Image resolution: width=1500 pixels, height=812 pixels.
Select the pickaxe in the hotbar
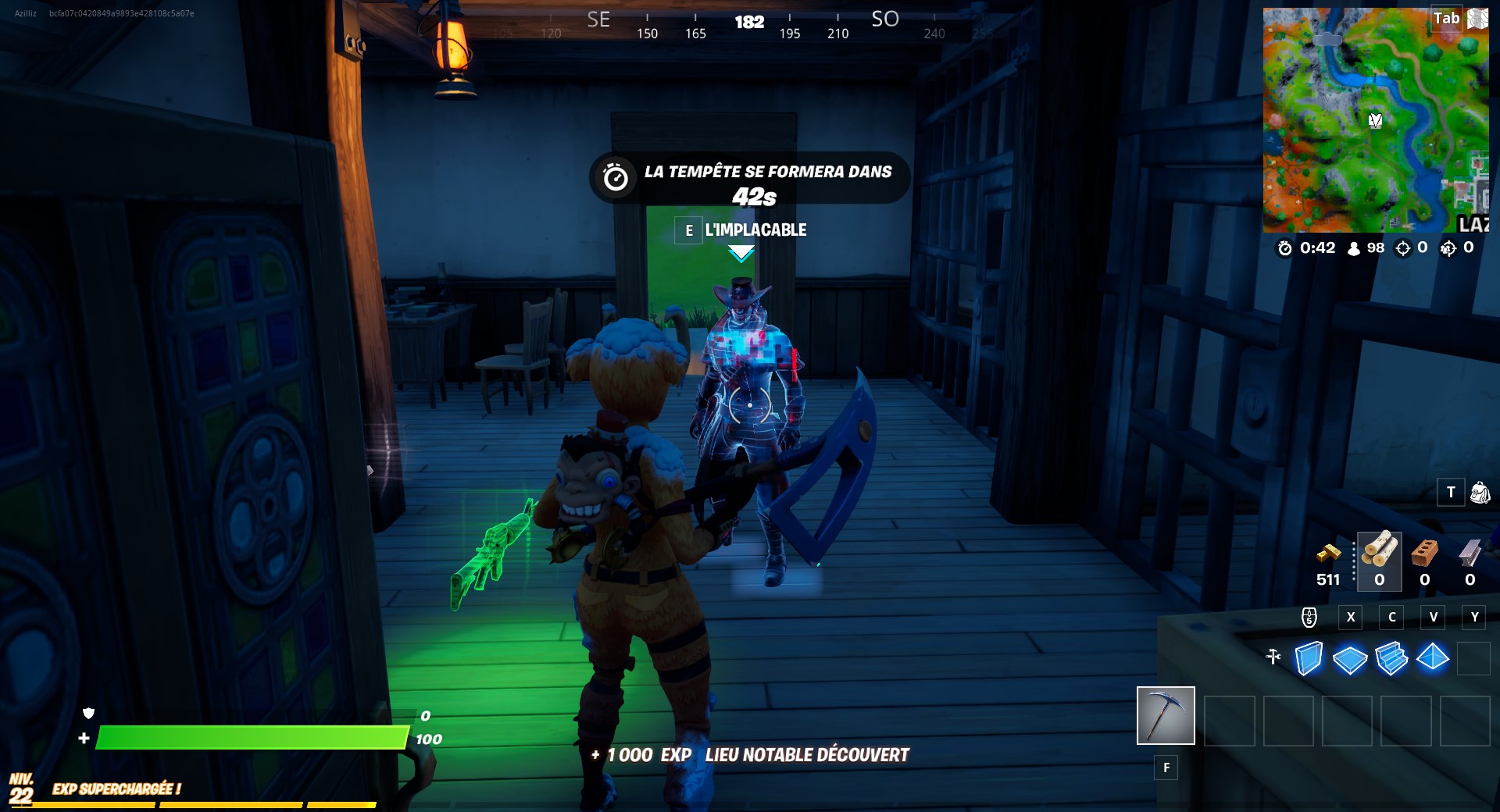coord(1166,714)
